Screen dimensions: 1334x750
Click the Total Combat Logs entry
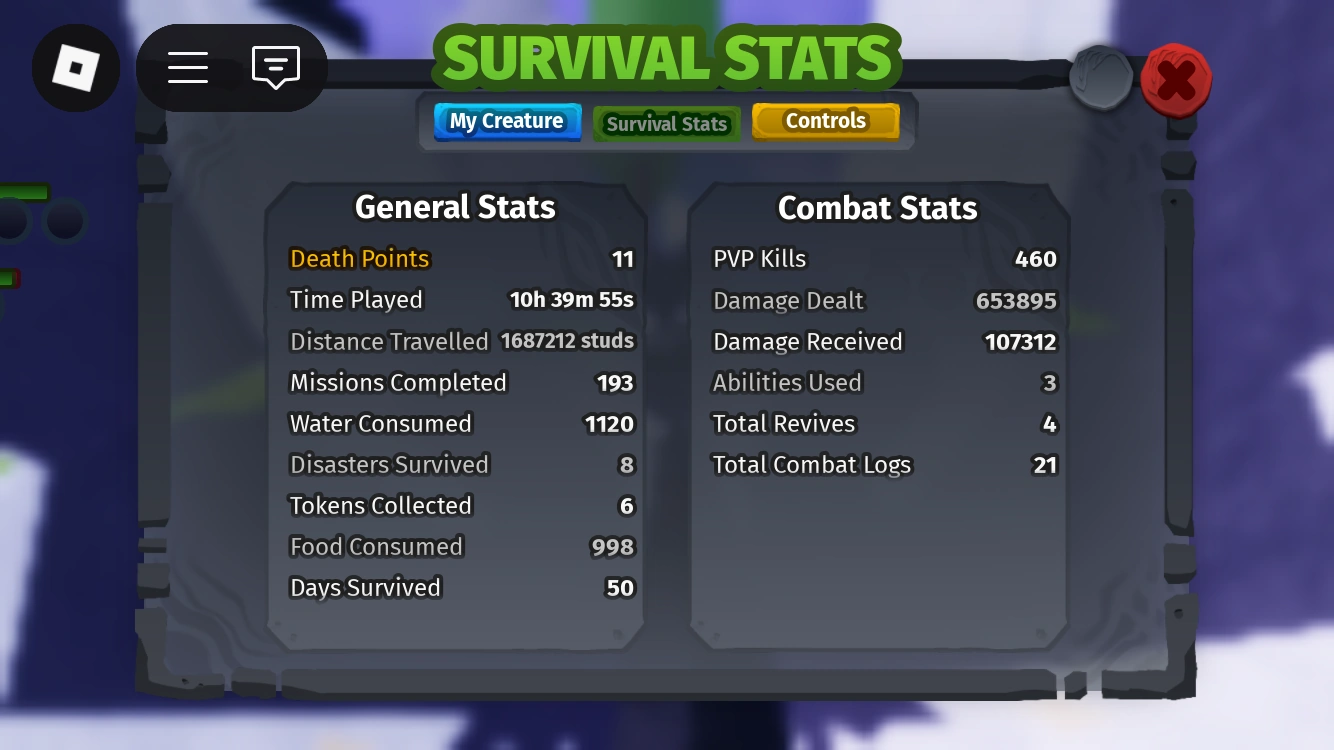point(811,464)
